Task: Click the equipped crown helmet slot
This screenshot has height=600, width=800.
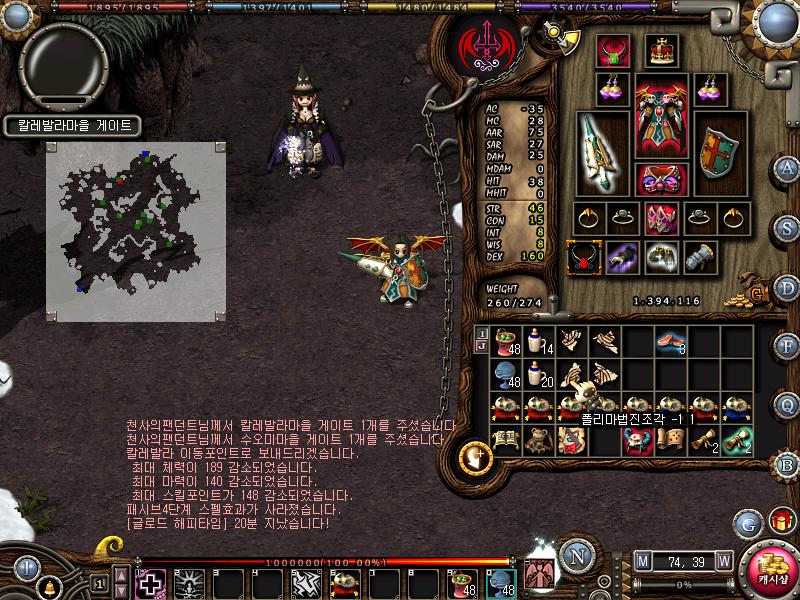Action: pyautogui.click(x=659, y=50)
